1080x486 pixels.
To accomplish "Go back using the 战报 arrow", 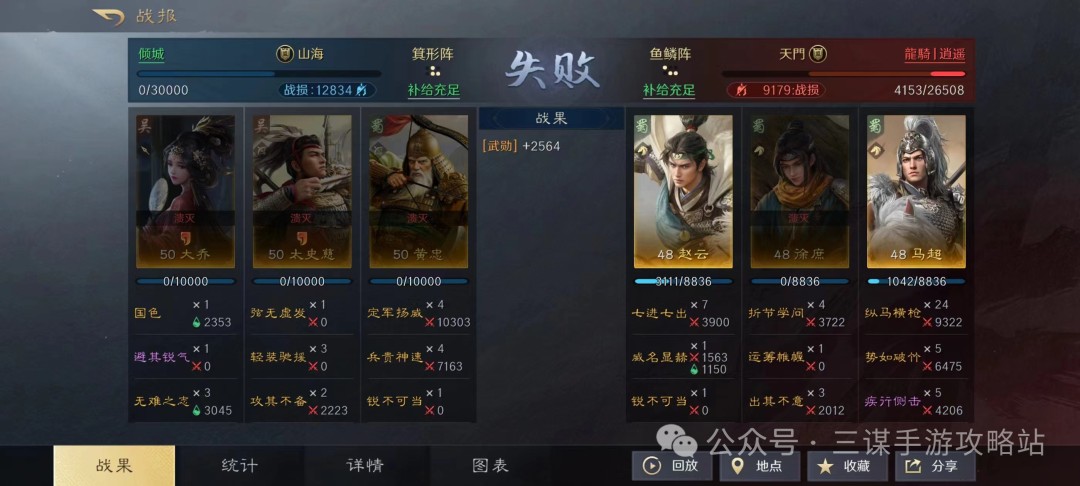I will (x=108, y=17).
